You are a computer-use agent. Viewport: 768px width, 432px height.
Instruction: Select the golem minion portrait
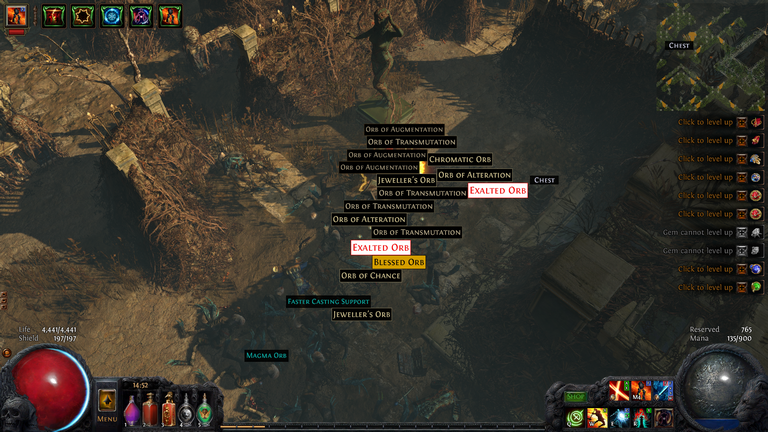pos(17,15)
